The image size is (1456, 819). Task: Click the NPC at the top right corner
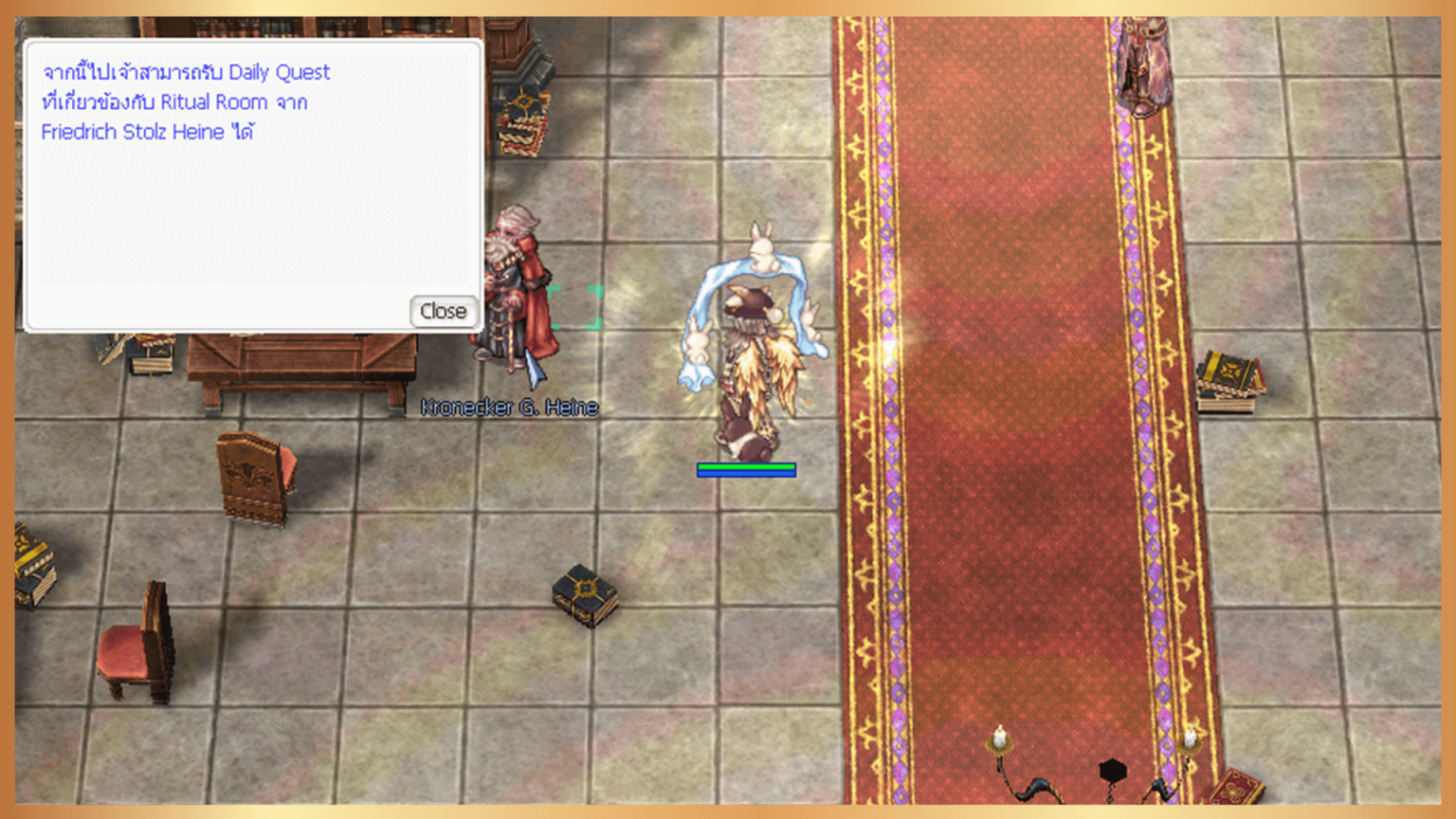pos(1142,57)
